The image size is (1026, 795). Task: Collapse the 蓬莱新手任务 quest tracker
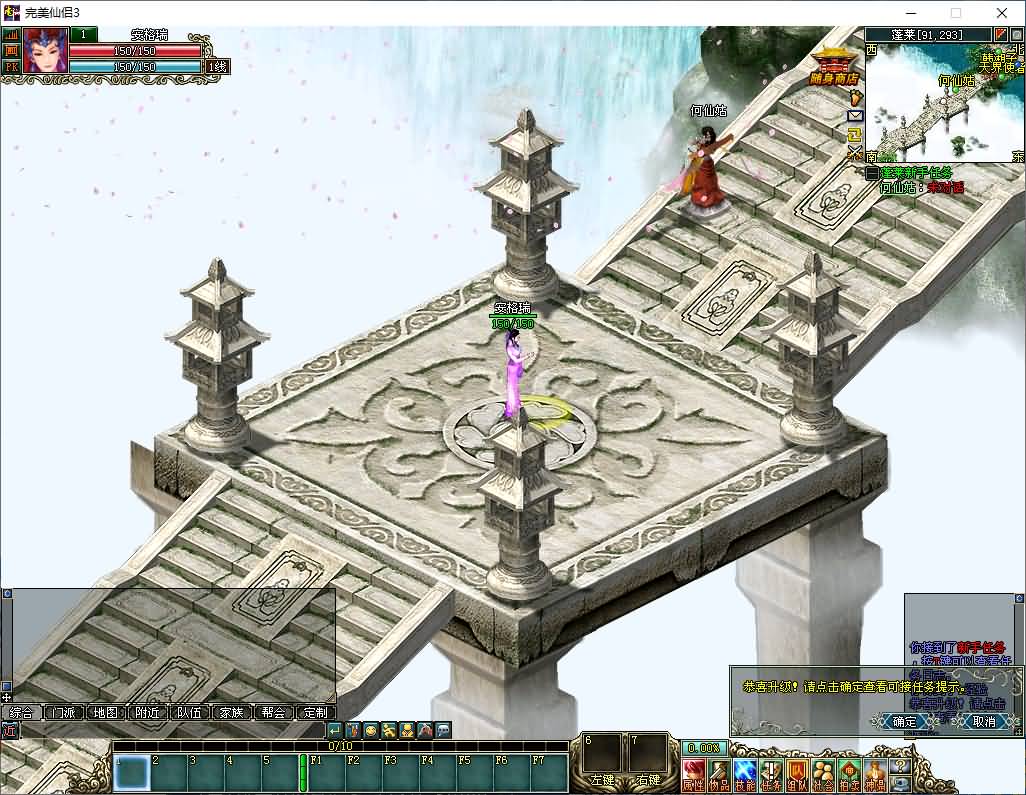[872, 173]
